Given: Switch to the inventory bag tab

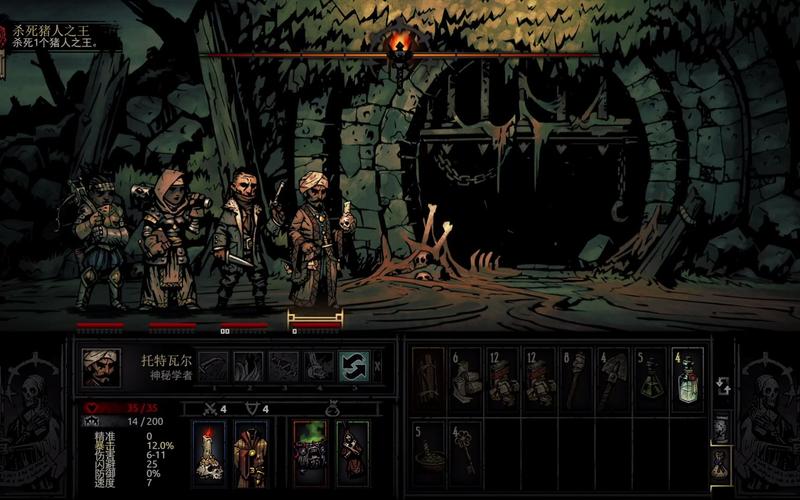Looking at the screenshot, I should (720, 462).
